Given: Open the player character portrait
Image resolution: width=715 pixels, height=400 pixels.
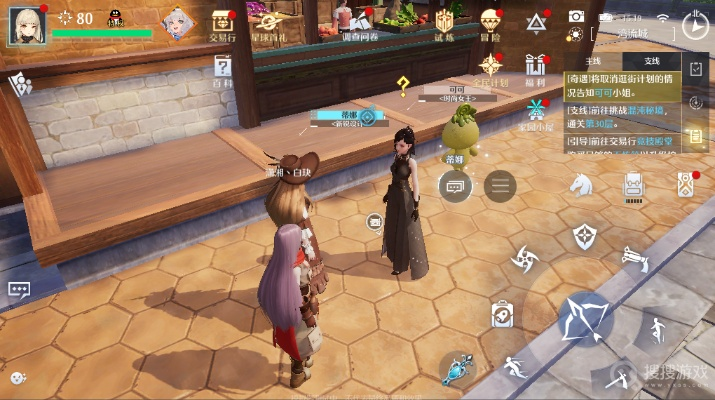Looking at the screenshot, I should point(26,24).
